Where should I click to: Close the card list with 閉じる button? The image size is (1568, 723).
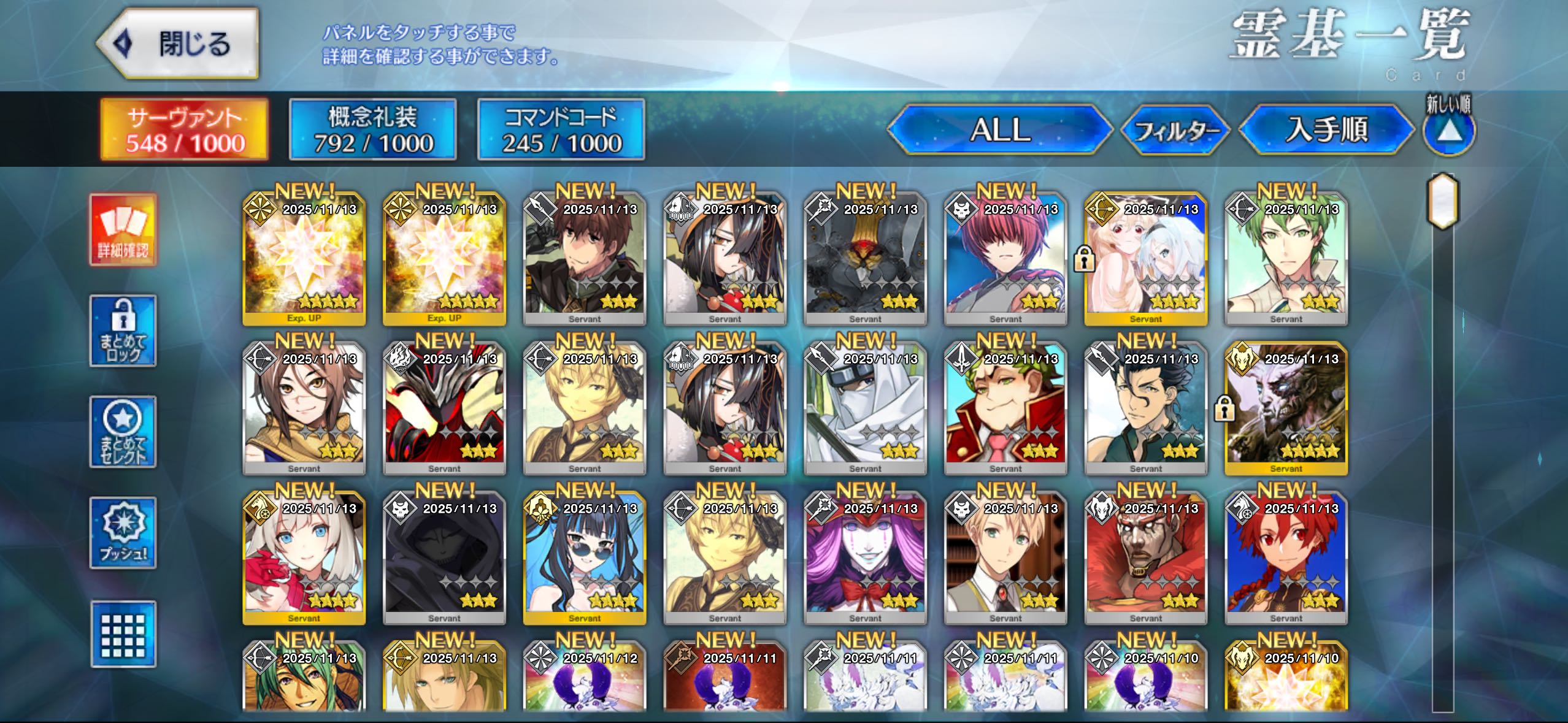178,44
